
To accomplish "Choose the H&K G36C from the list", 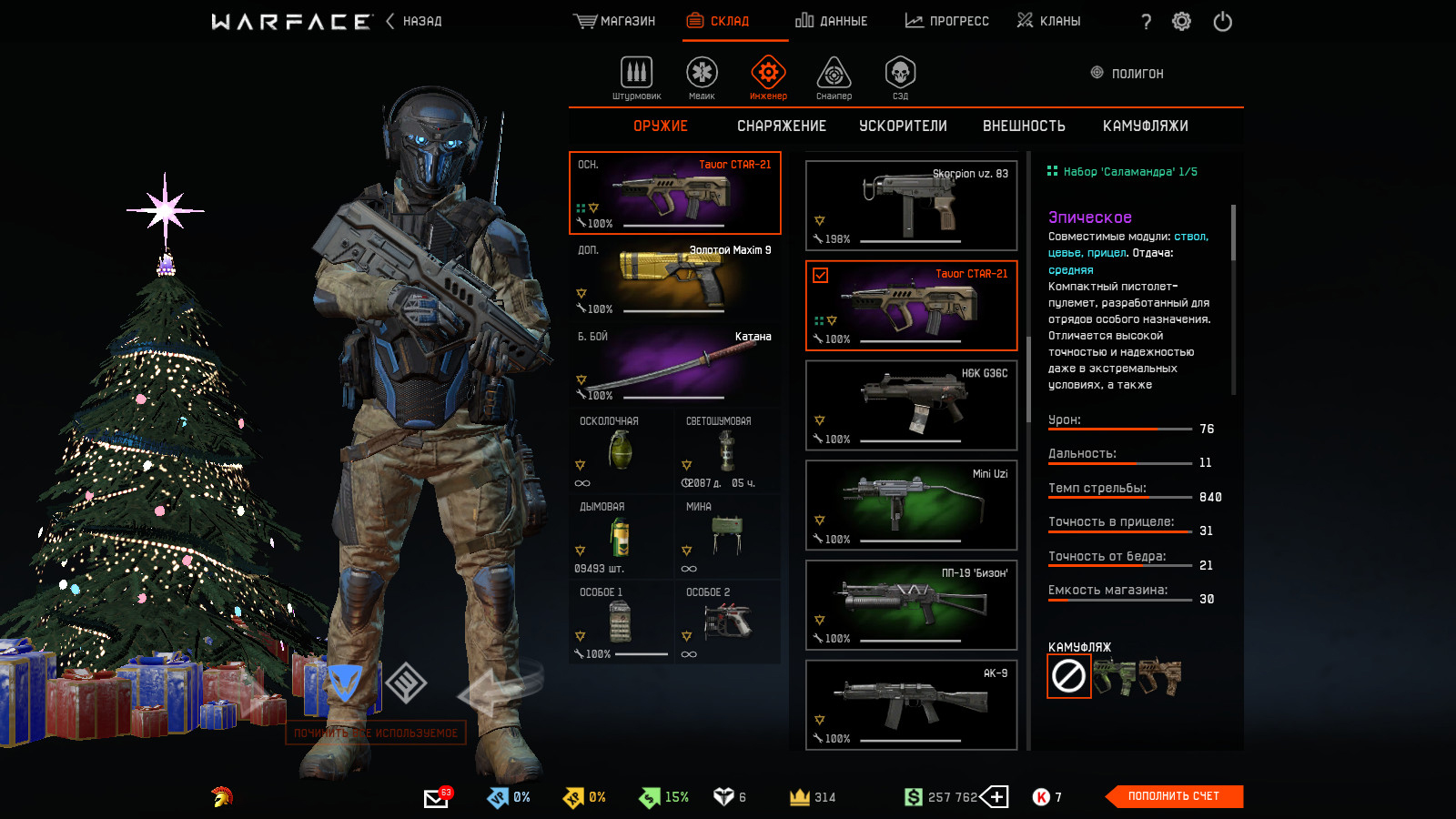I will pyautogui.click(x=911, y=405).
